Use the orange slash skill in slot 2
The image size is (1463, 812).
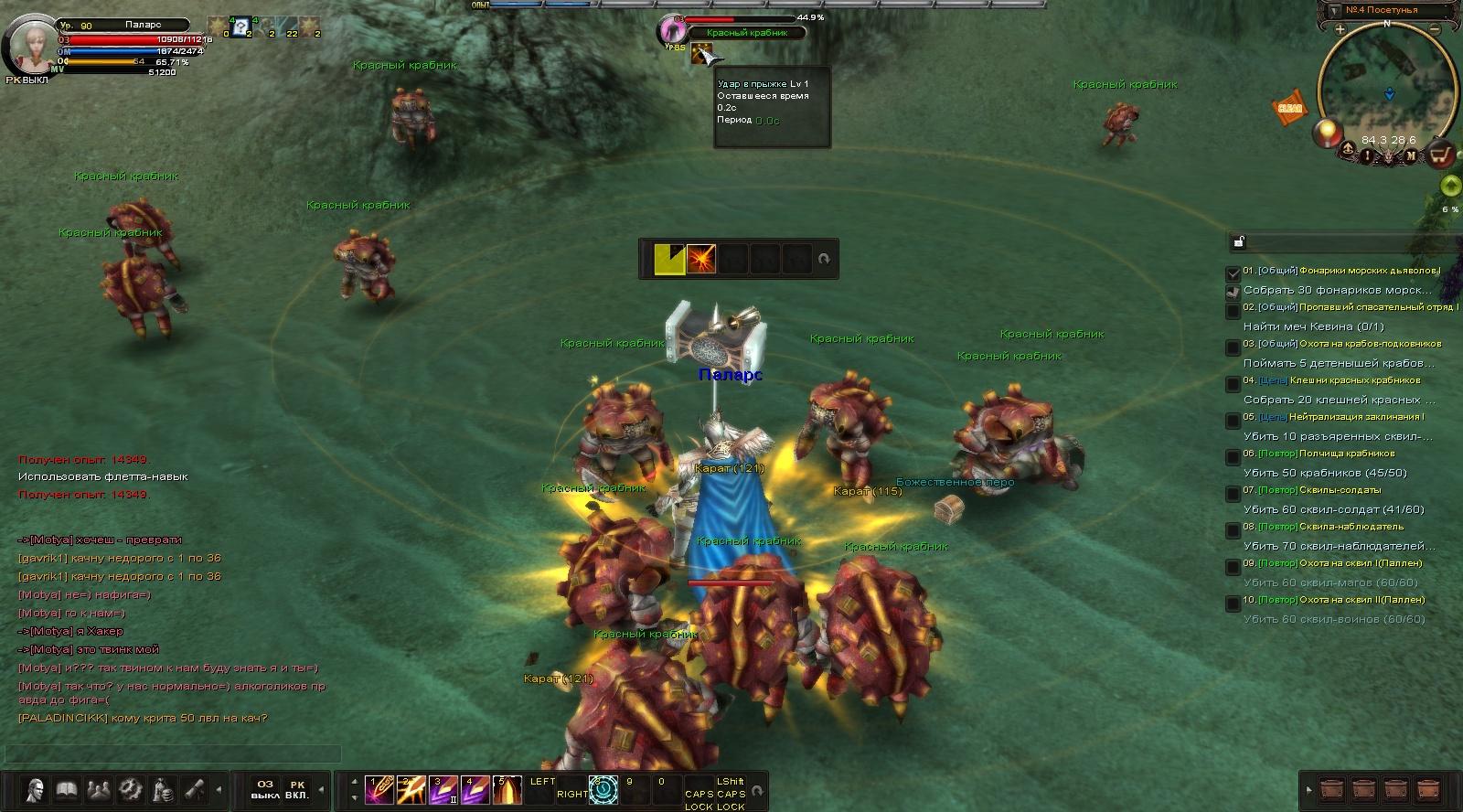click(411, 789)
